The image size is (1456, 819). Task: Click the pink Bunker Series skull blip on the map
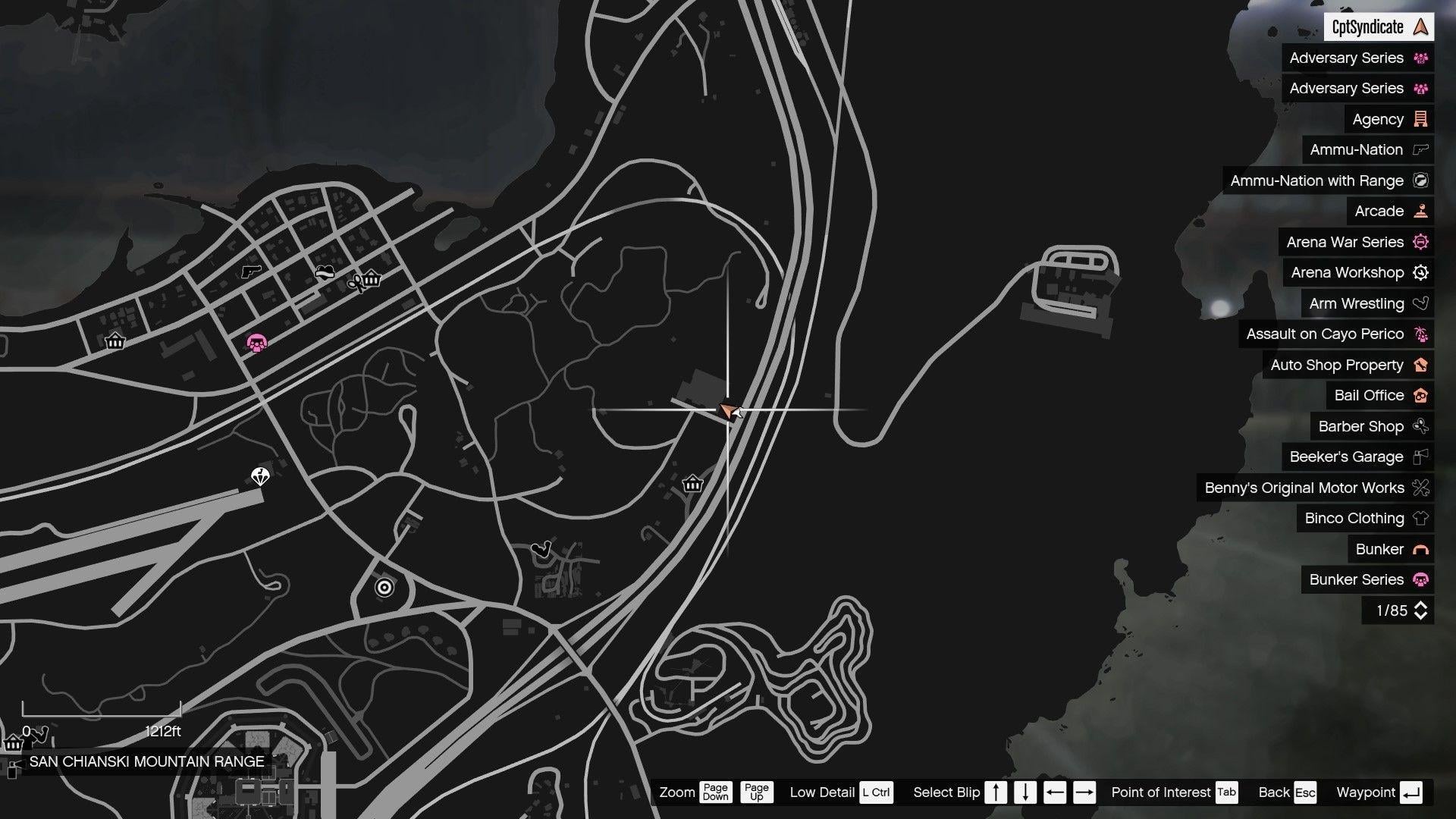pyautogui.click(x=256, y=343)
